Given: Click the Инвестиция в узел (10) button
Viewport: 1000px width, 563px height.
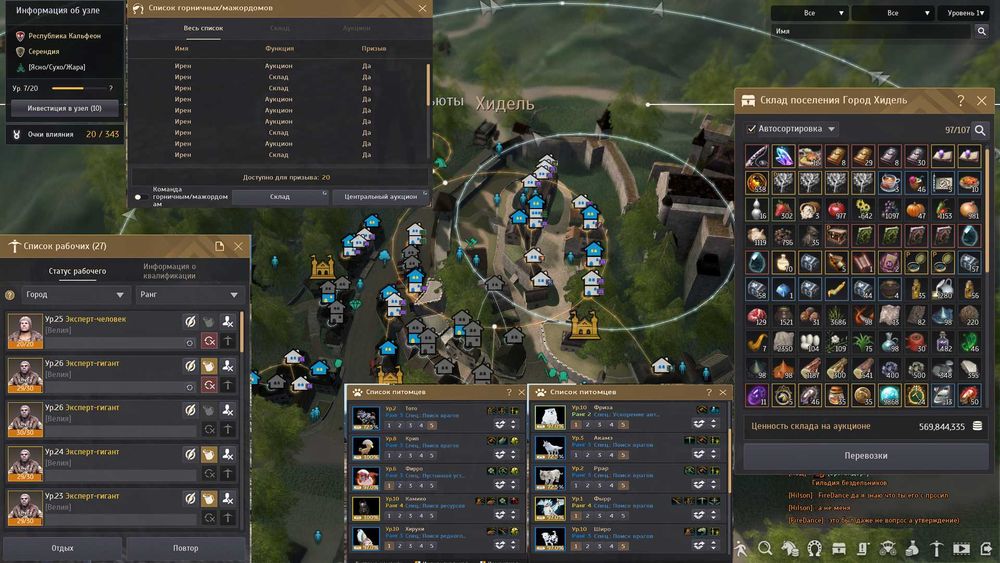Looking at the screenshot, I should tap(64, 108).
